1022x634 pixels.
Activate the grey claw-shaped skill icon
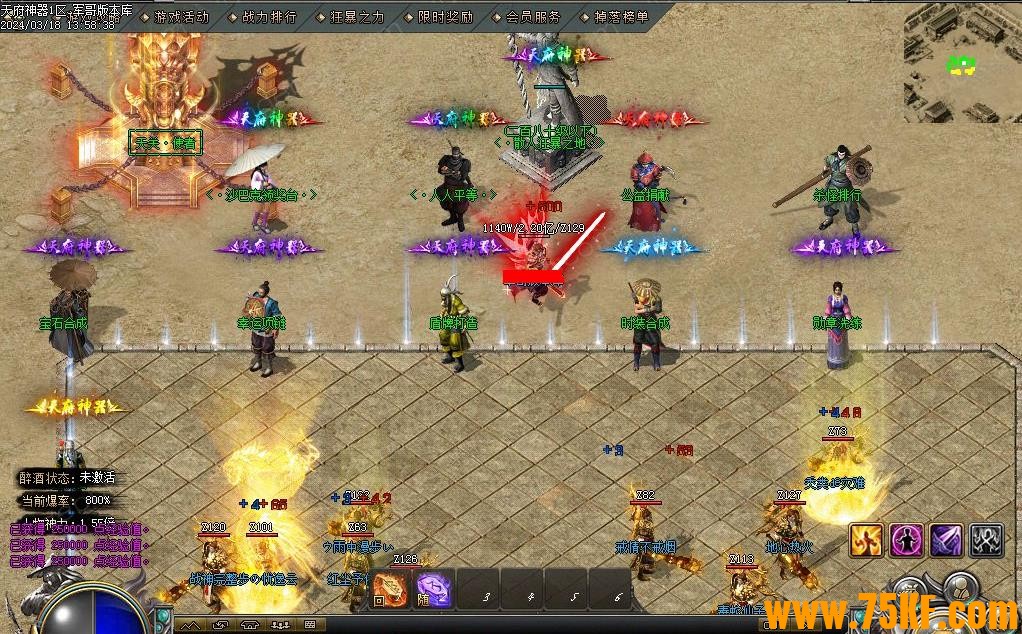(986, 540)
